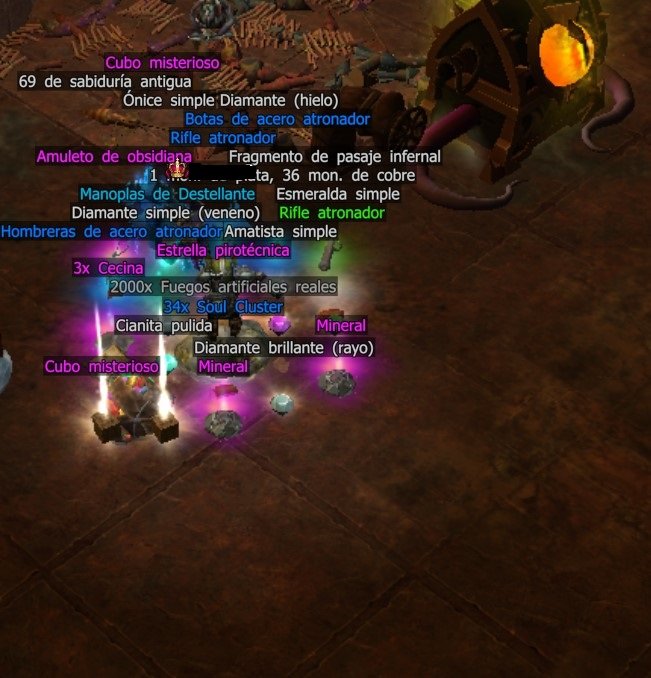Pick up the Esmeralda simple gem label
Image resolution: width=651 pixels, height=678 pixels.
337,194
